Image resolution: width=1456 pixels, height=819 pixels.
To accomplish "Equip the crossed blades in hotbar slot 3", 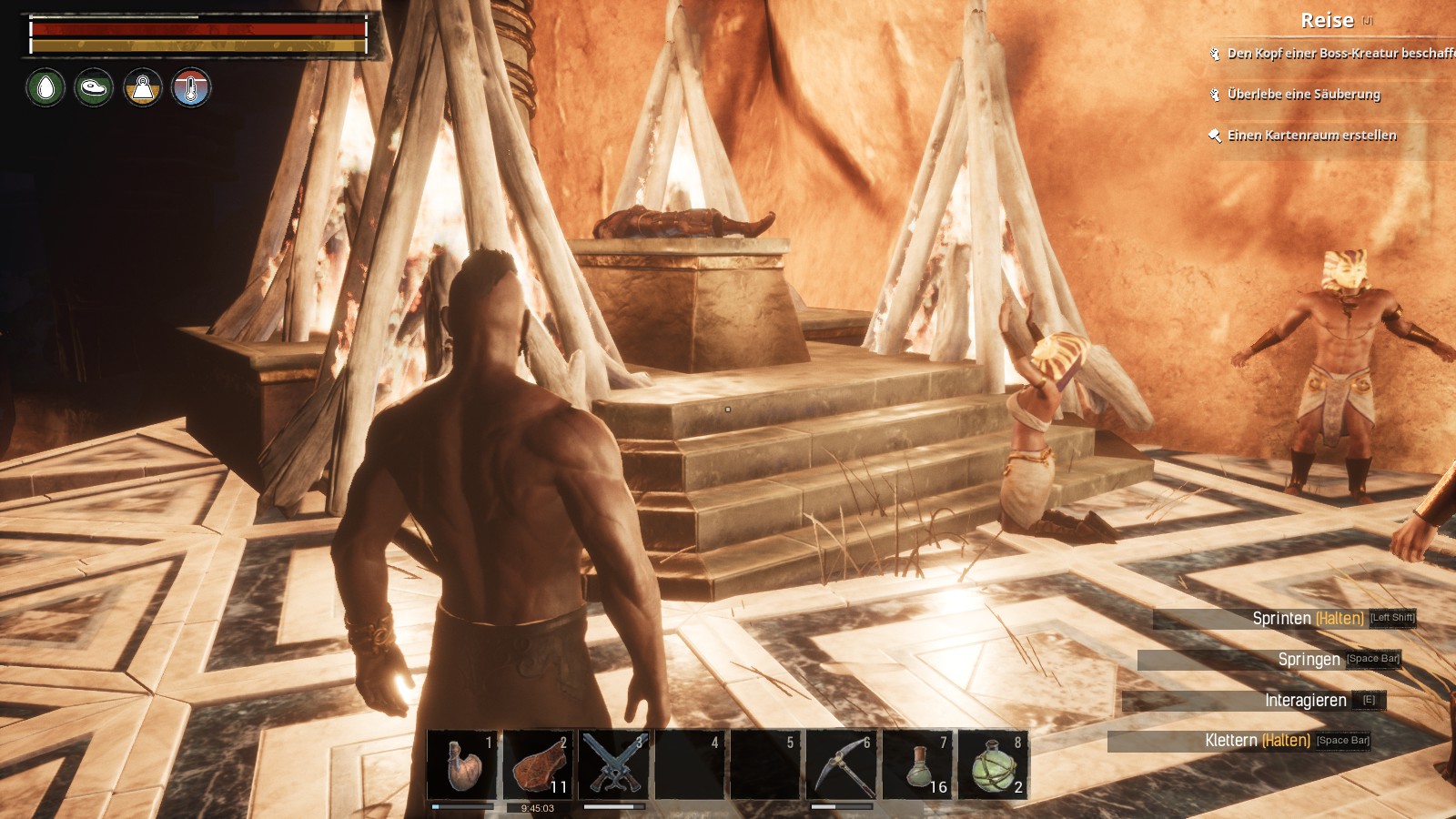I will tap(614, 765).
